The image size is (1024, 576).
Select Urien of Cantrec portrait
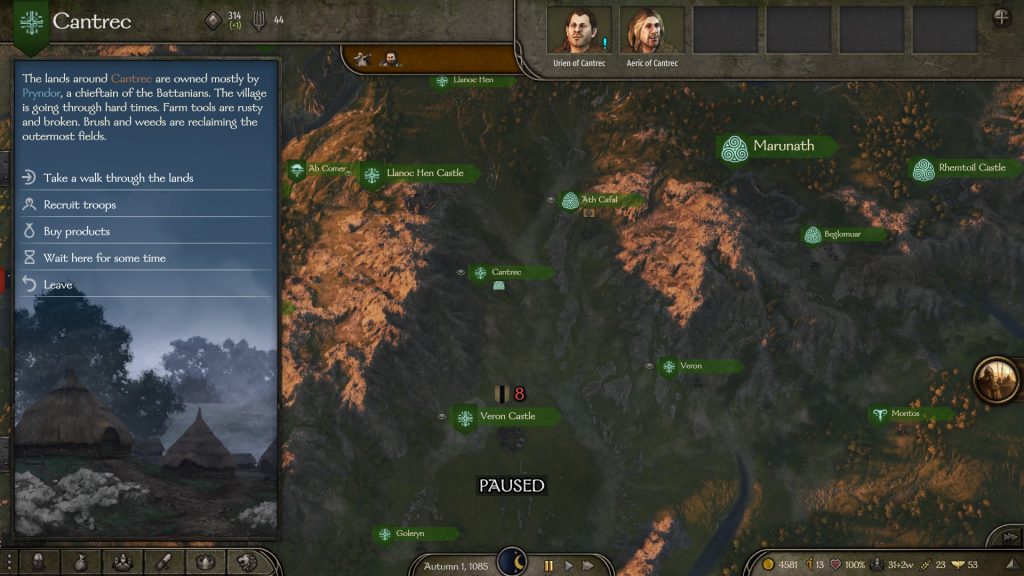pyautogui.click(x=579, y=31)
